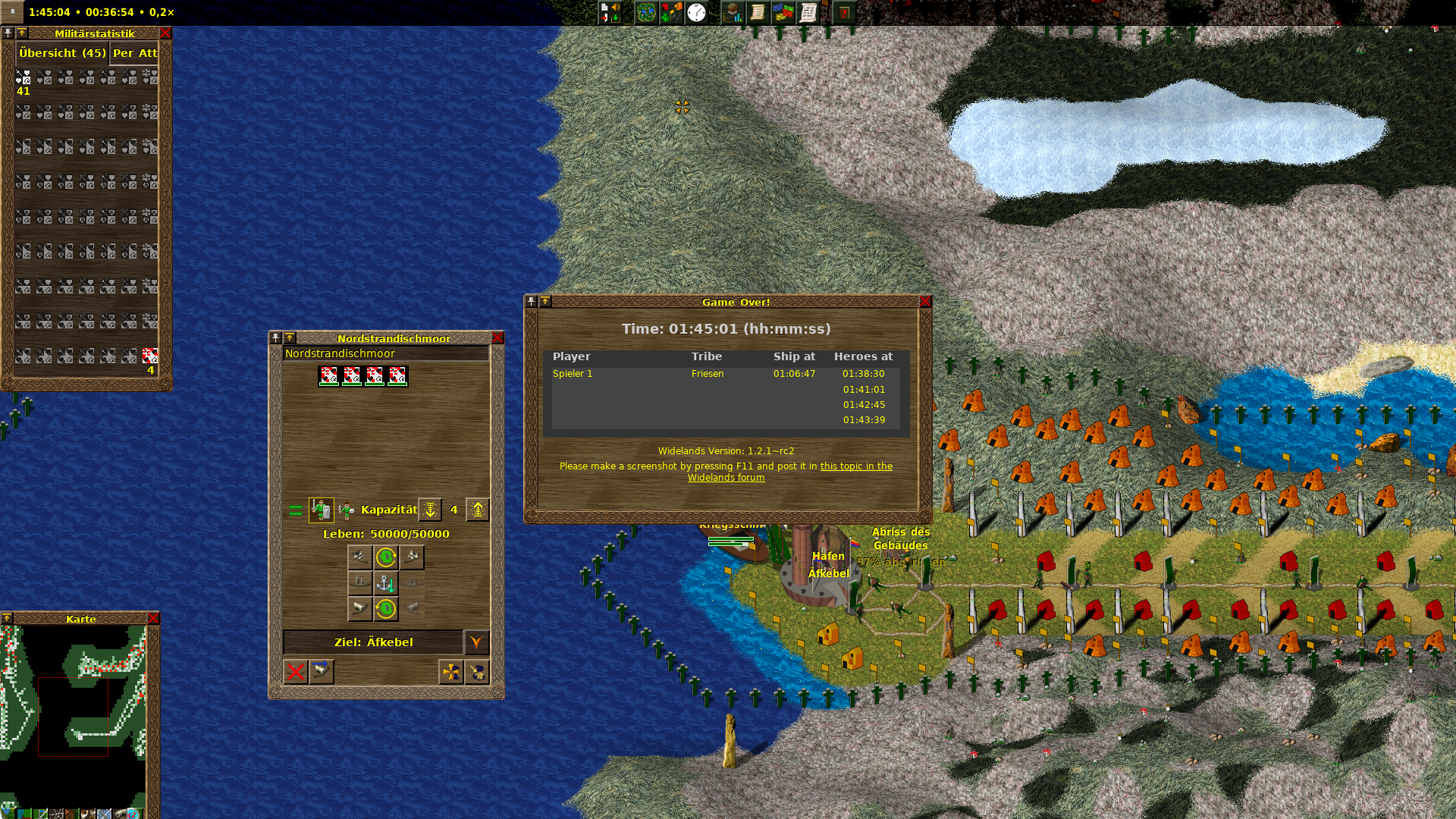Close the Game Over window
Viewport: 1456px width, 819px height.
click(x=925, y=302)
